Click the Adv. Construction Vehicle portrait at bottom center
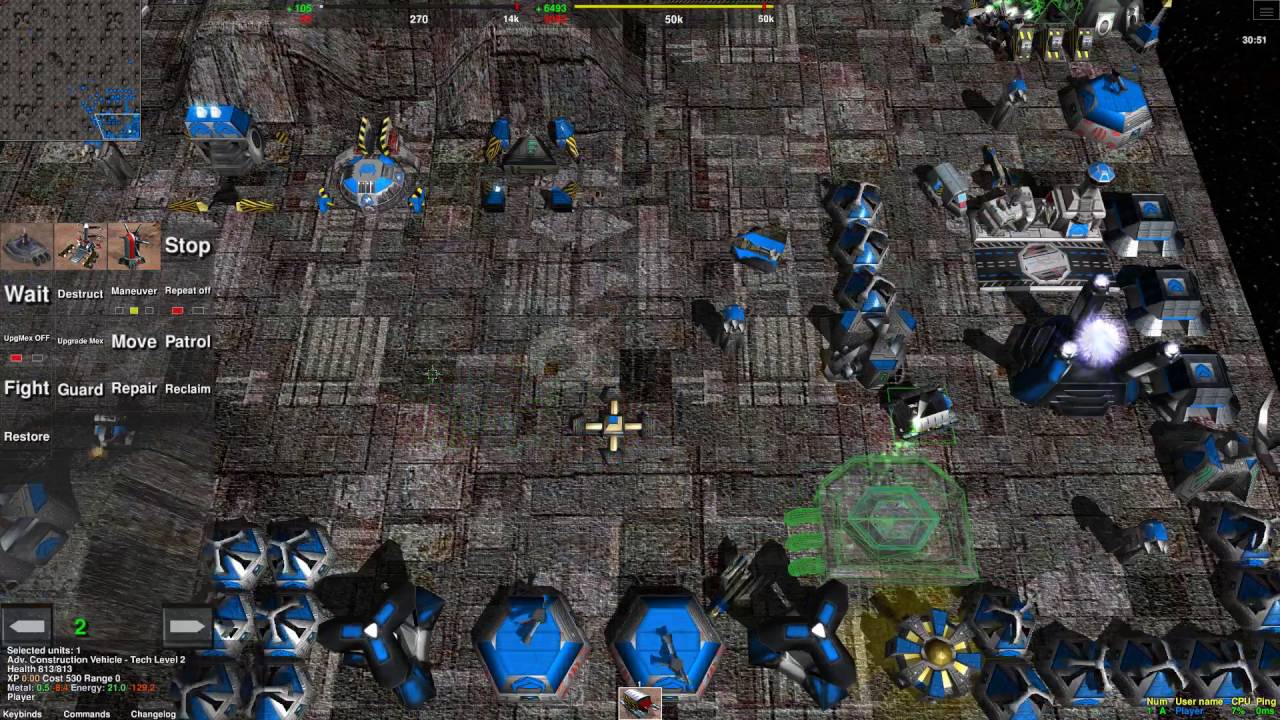Image resolution: width=1280 pixels, height=720 pixels. coord(640,703)
